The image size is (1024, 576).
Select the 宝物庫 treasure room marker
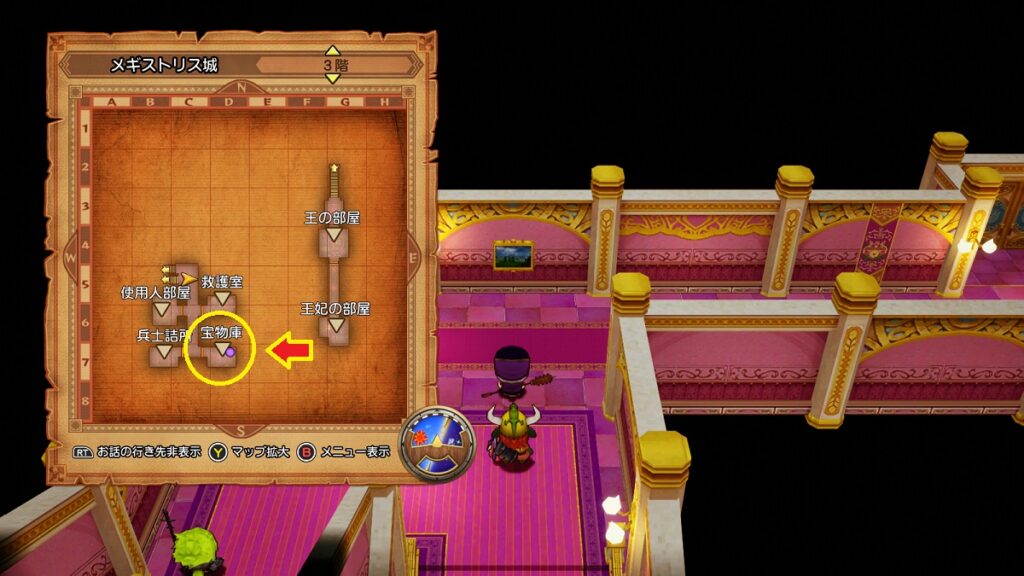click(221, 347)
